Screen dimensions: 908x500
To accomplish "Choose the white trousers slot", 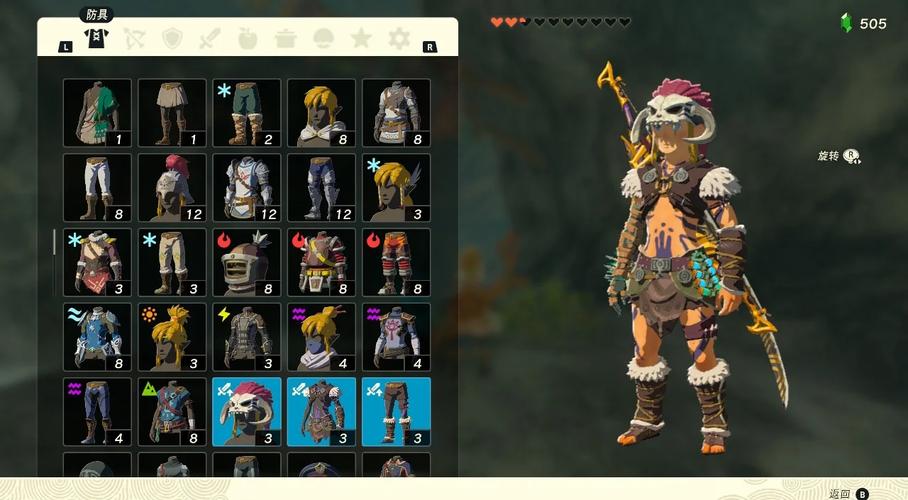I will coord(97,187).
